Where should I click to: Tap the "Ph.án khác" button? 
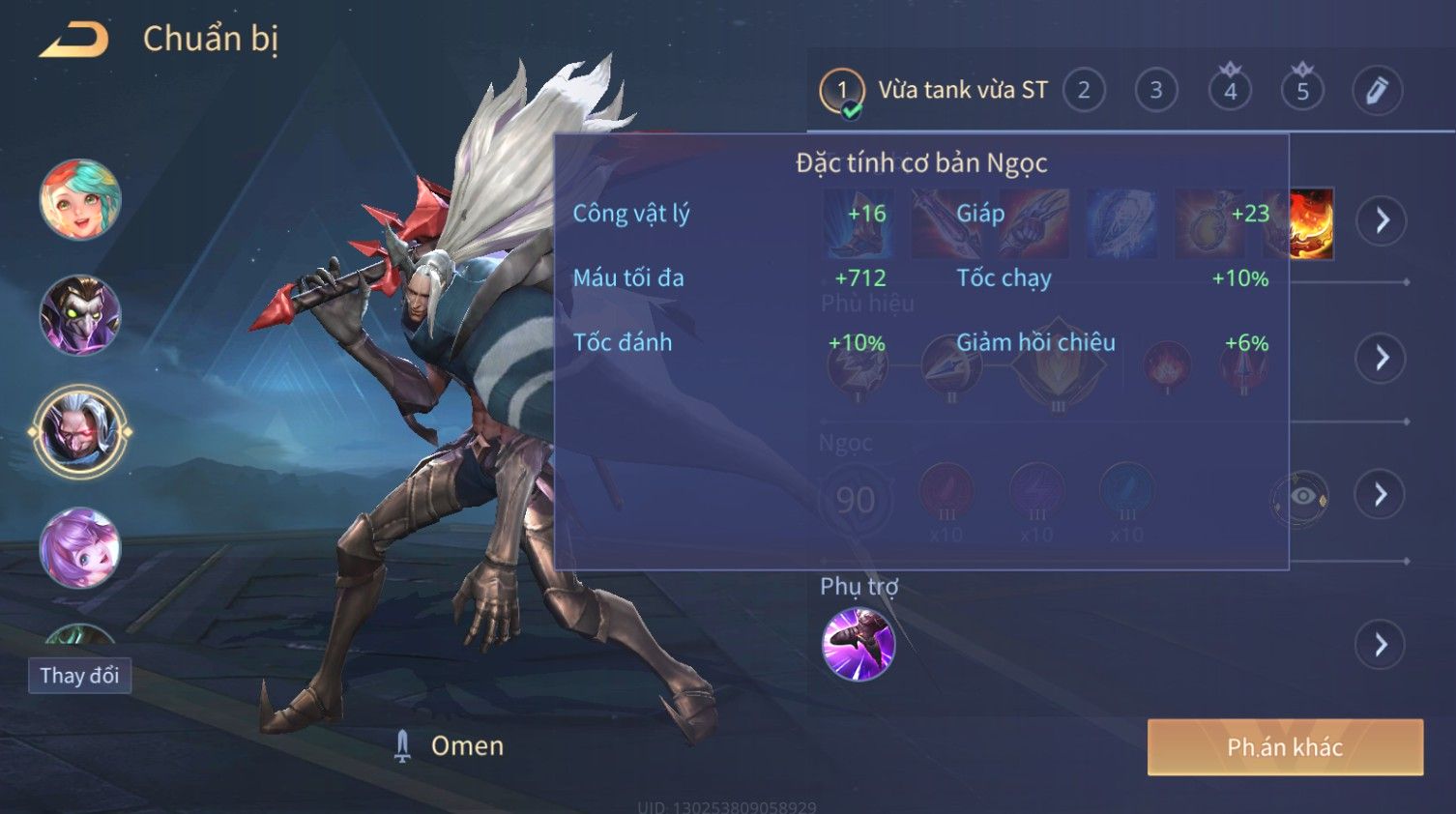1285,747
